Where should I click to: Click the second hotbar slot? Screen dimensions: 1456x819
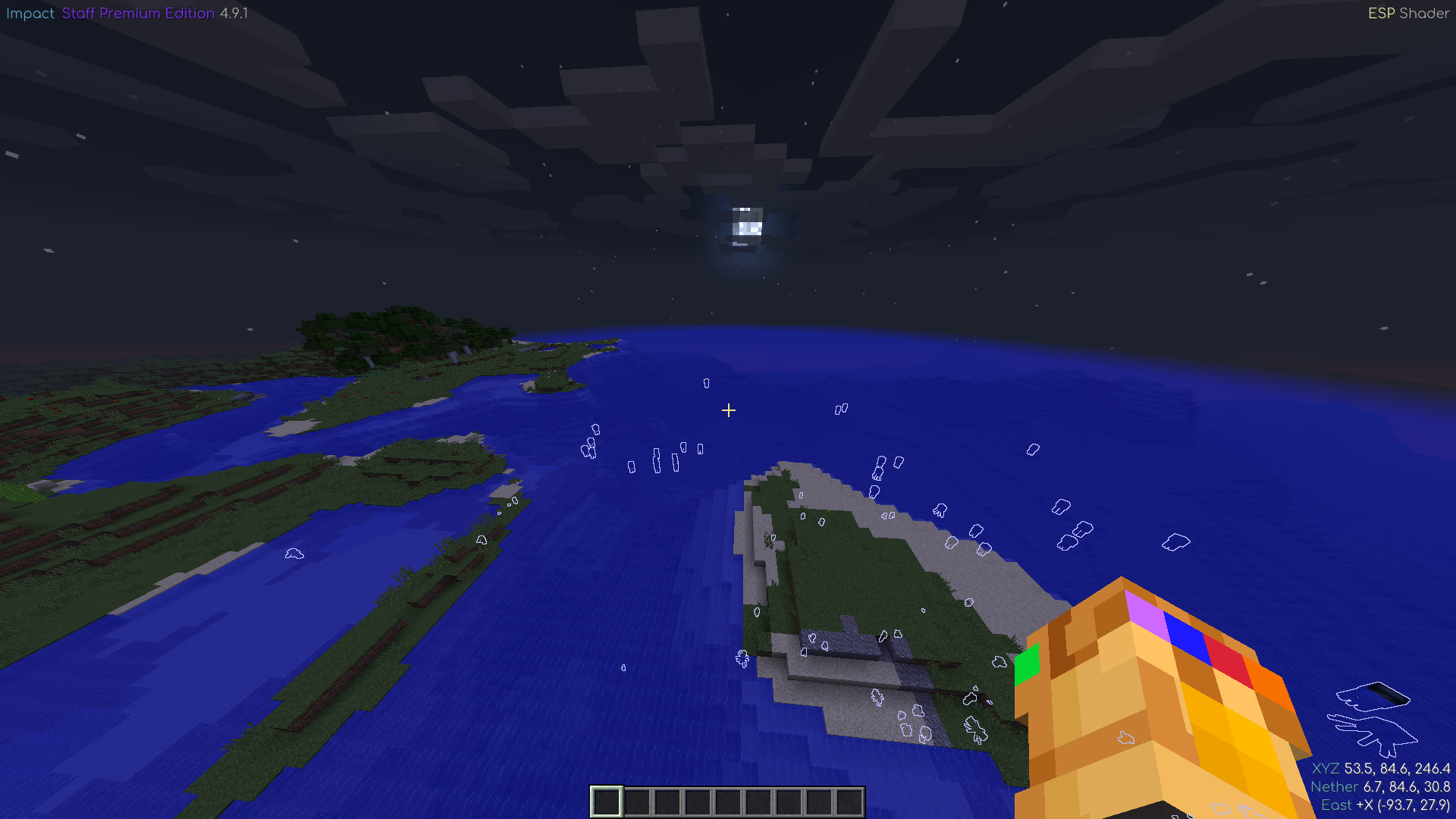637,802
